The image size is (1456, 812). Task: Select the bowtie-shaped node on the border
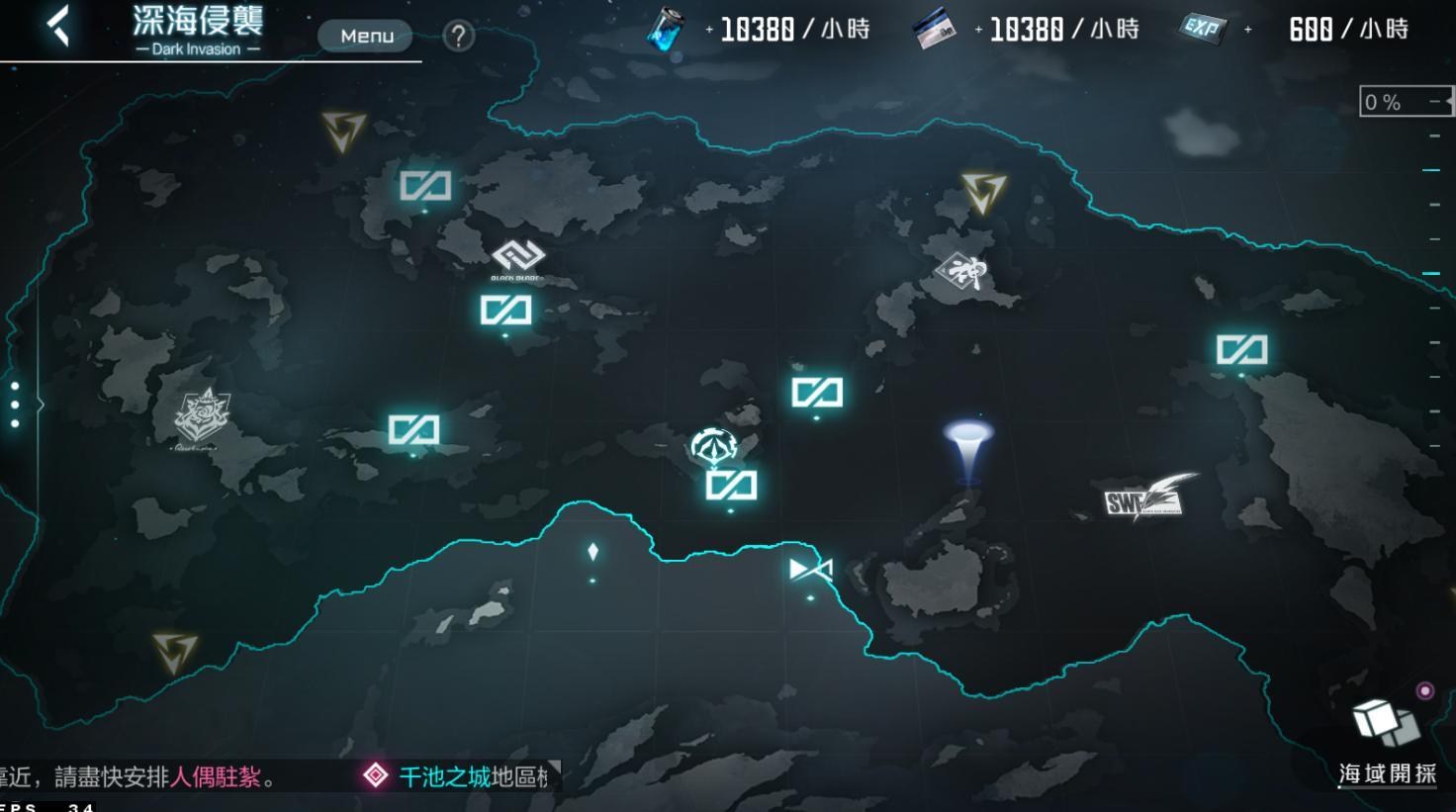[811, 570]
